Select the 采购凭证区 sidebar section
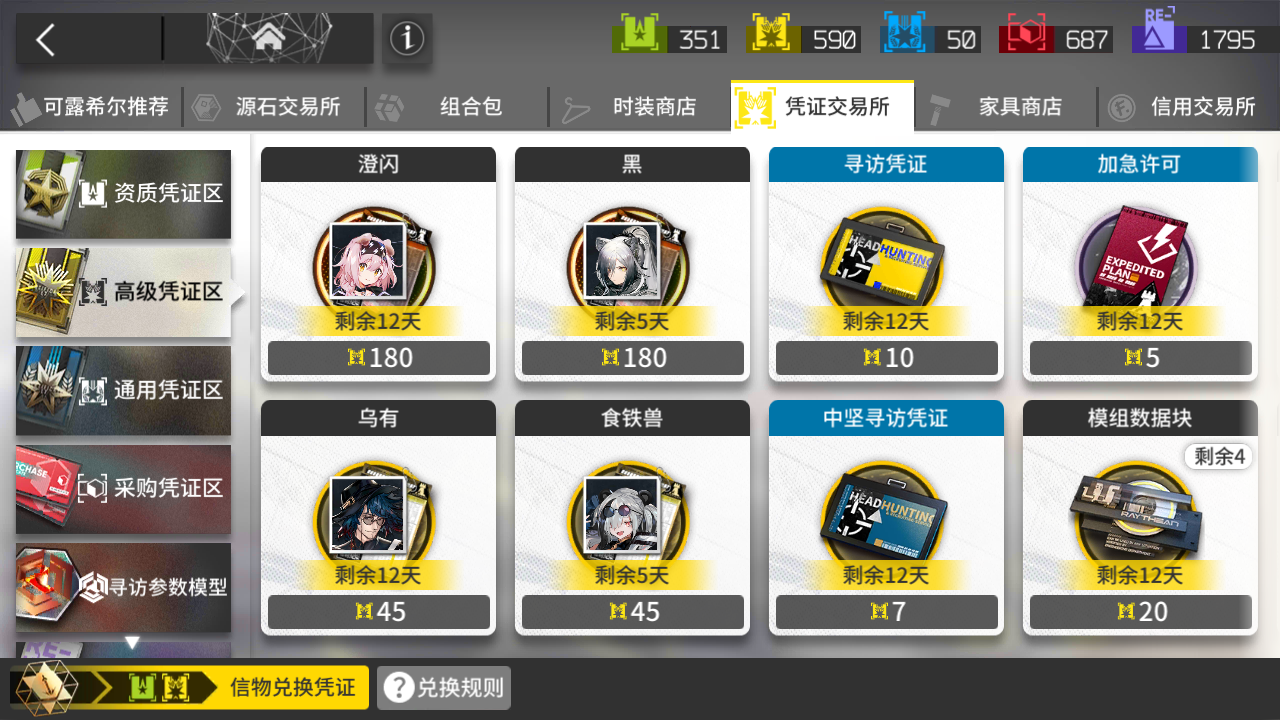The height and width of the screenshot is (720, 1280). coord(123,489)
